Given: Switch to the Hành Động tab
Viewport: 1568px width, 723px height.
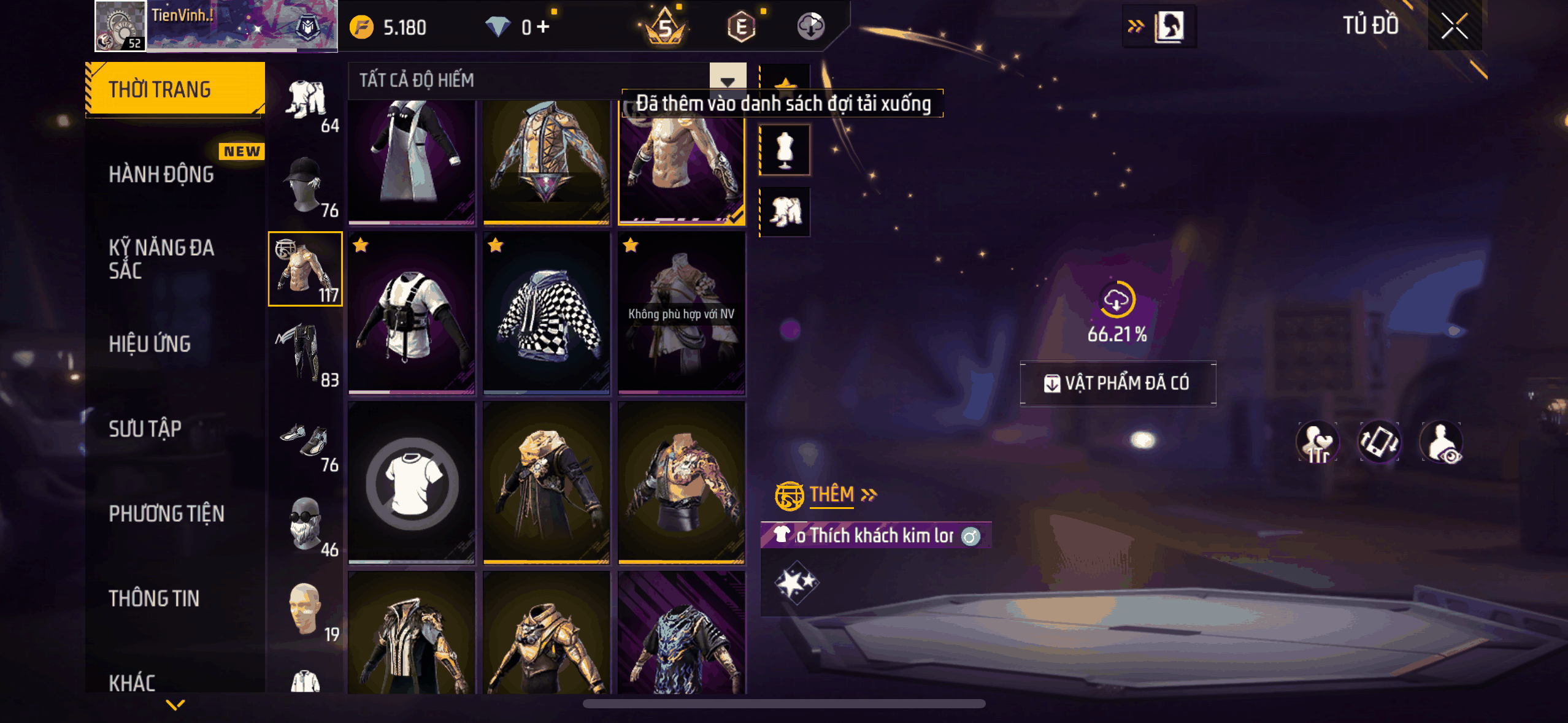Looking at the screenshot, I should coord(161,175).
